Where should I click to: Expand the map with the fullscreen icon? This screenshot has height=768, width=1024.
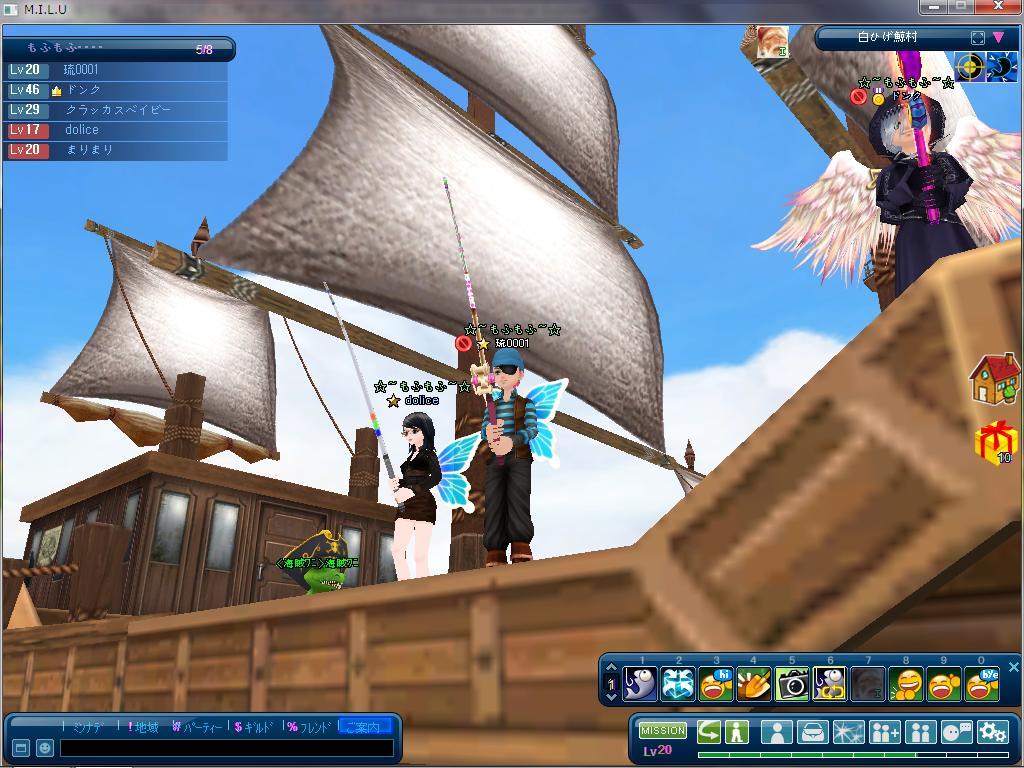(977, 37)
